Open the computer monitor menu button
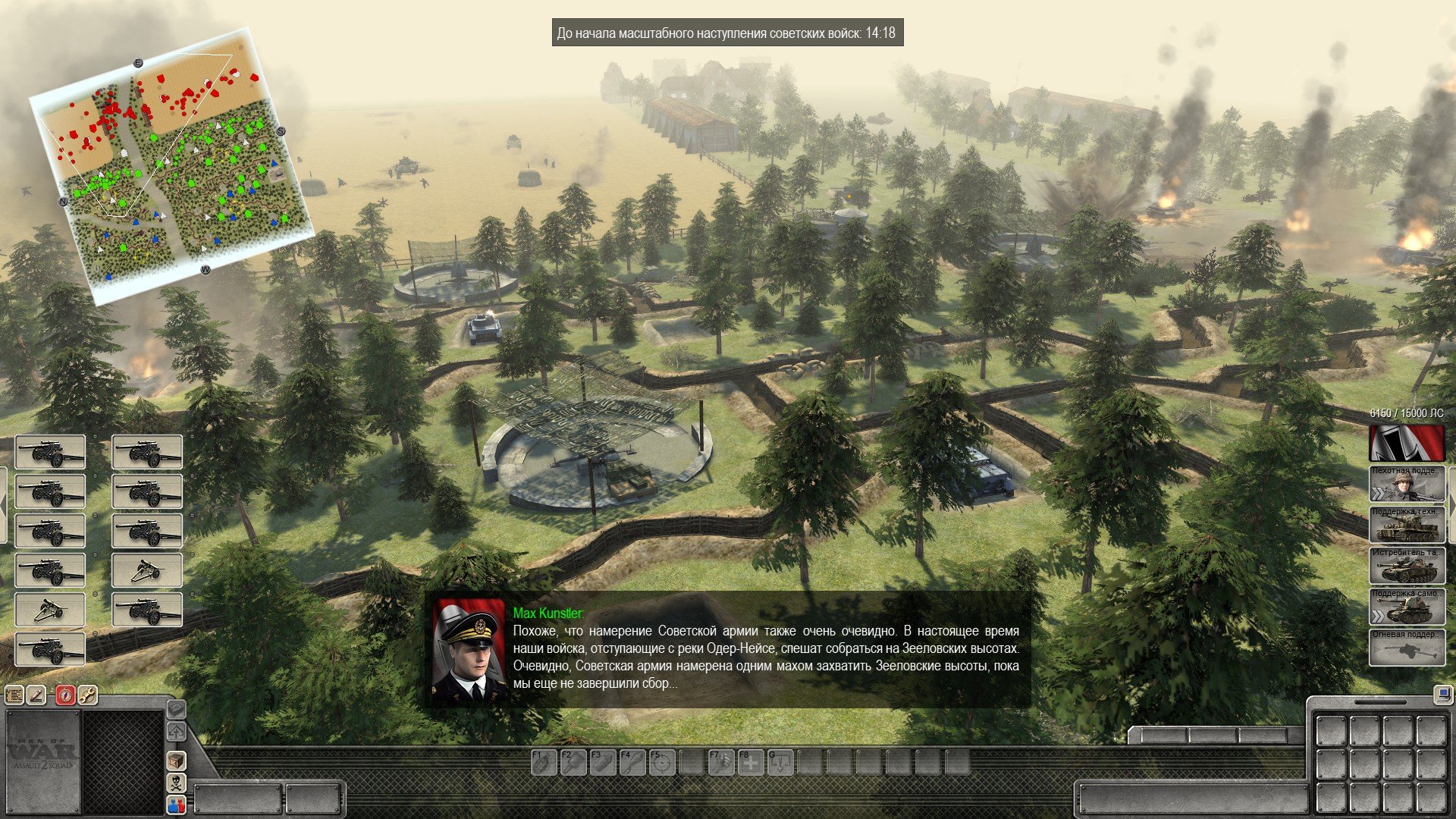 point(1442,693)
